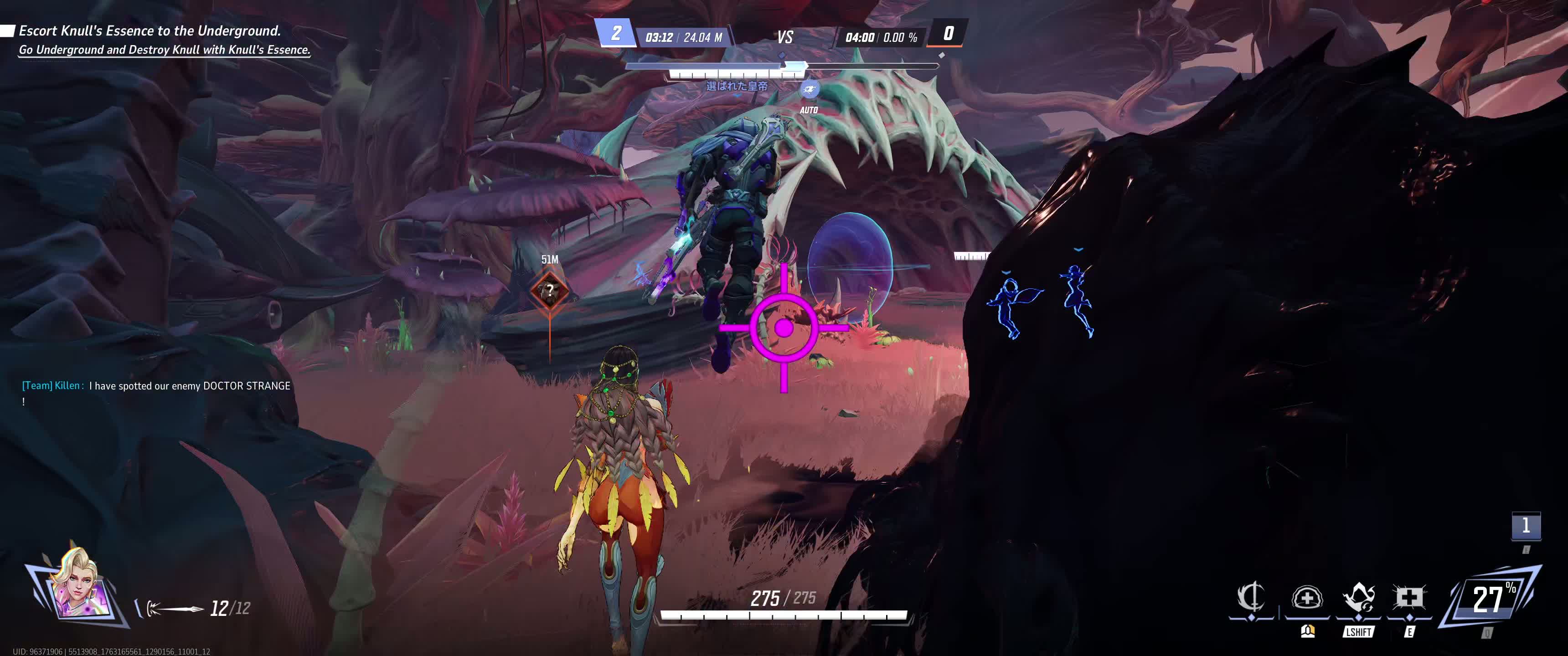Activate the healing dome ability icon
The image size is (1568, 656).
[x=1306, y=598]
